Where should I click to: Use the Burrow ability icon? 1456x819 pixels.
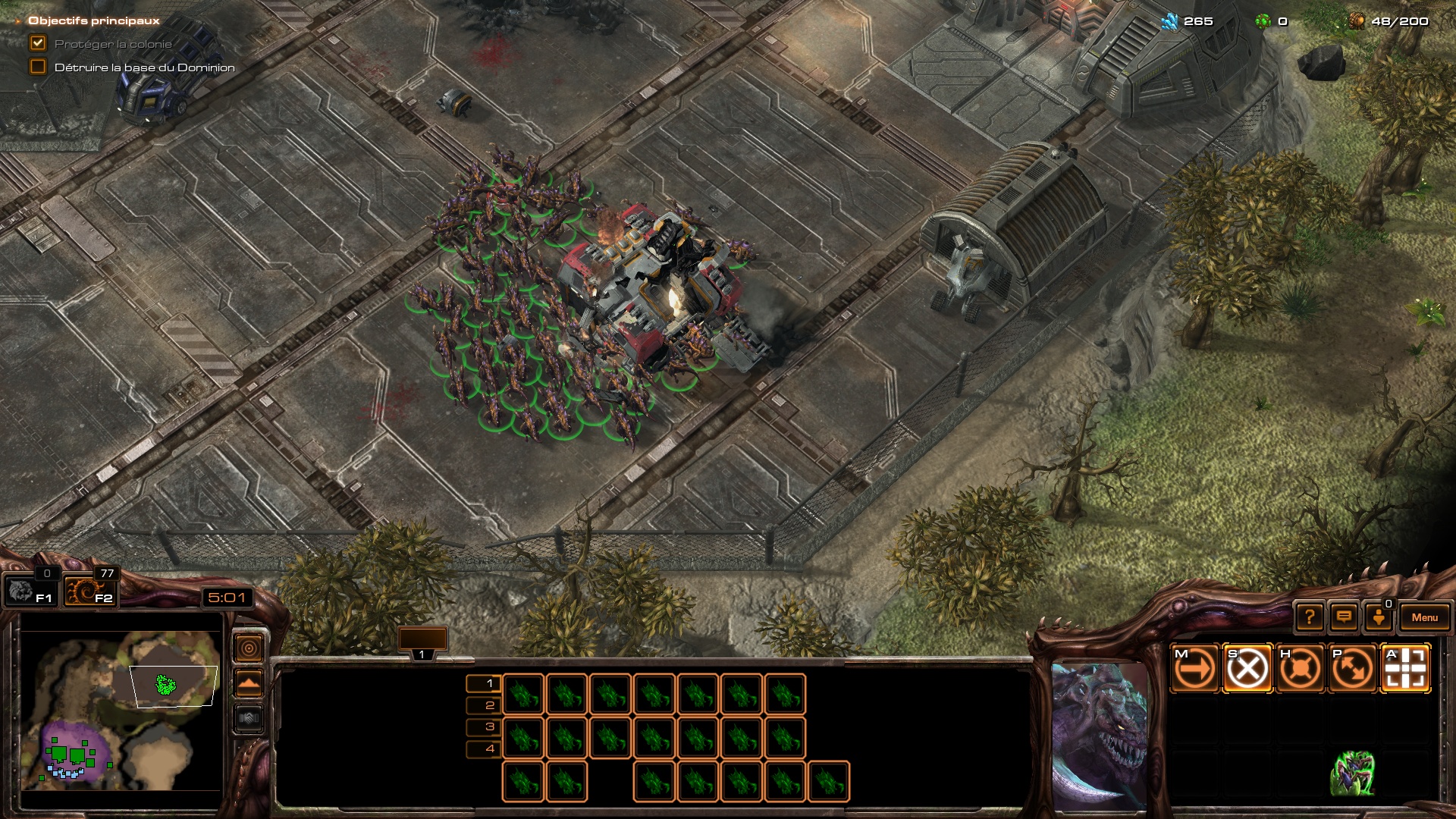click(x=1353, y=773)
